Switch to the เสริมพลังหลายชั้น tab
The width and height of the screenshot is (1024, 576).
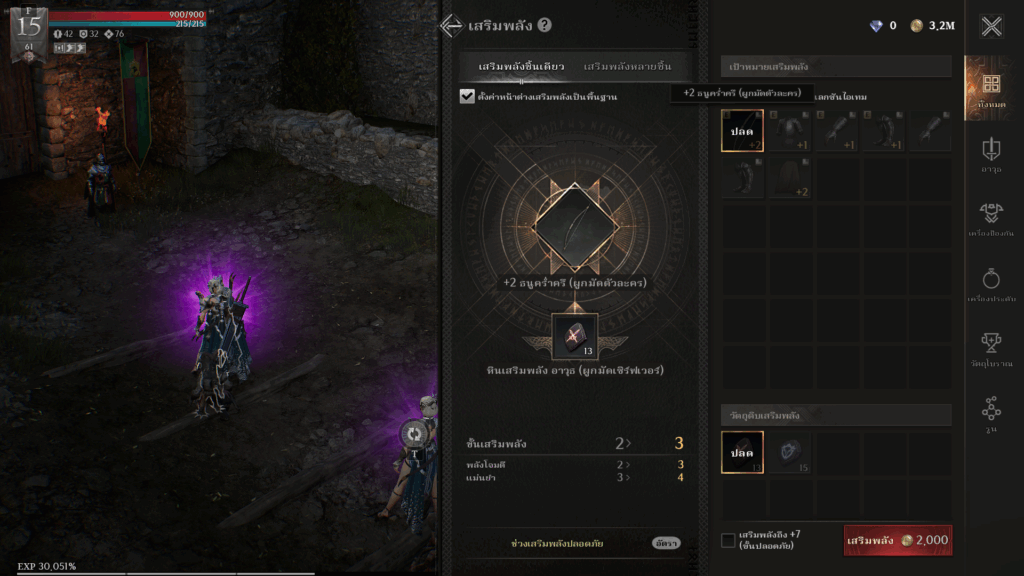[627, 66]
